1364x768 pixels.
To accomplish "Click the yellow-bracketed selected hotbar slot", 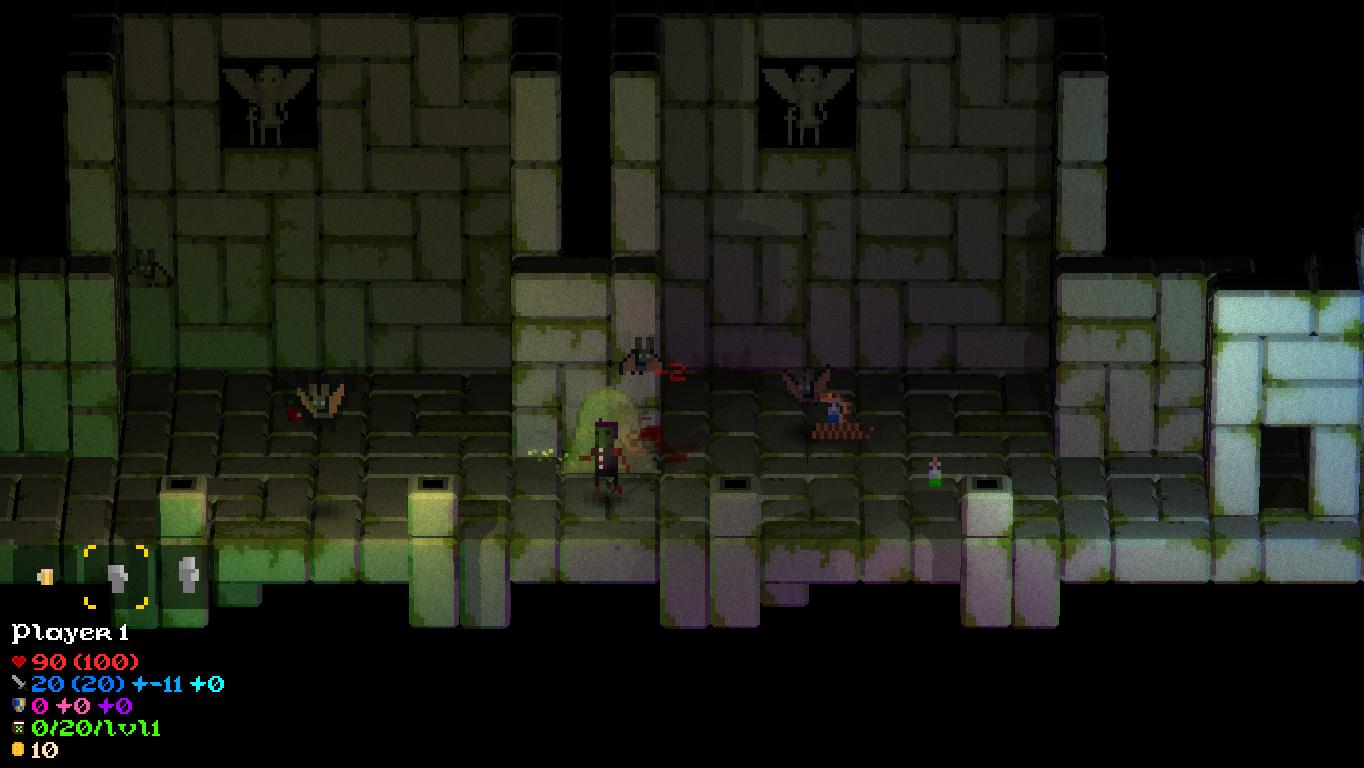I will point(116,577).
